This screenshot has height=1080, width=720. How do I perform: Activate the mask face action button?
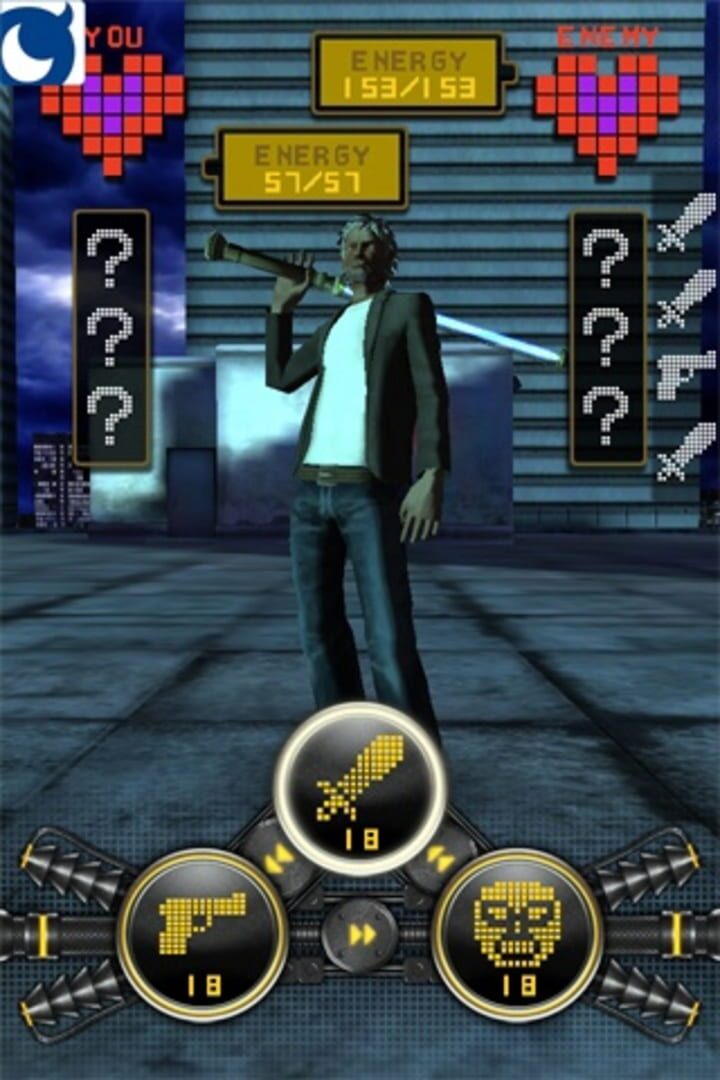tap(517, 934)
